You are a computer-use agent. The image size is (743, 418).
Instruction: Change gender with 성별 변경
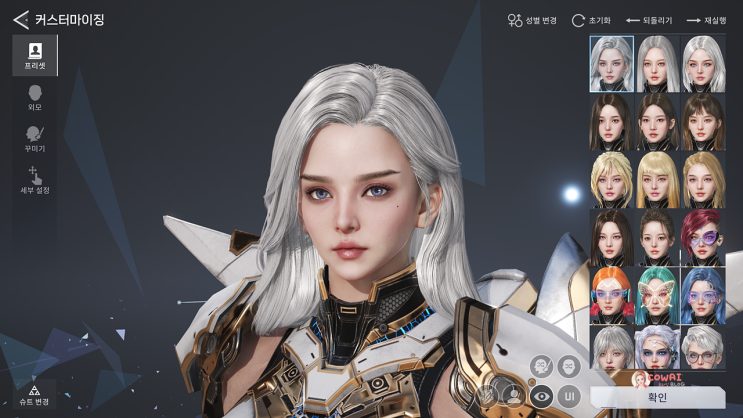(532, 20)
